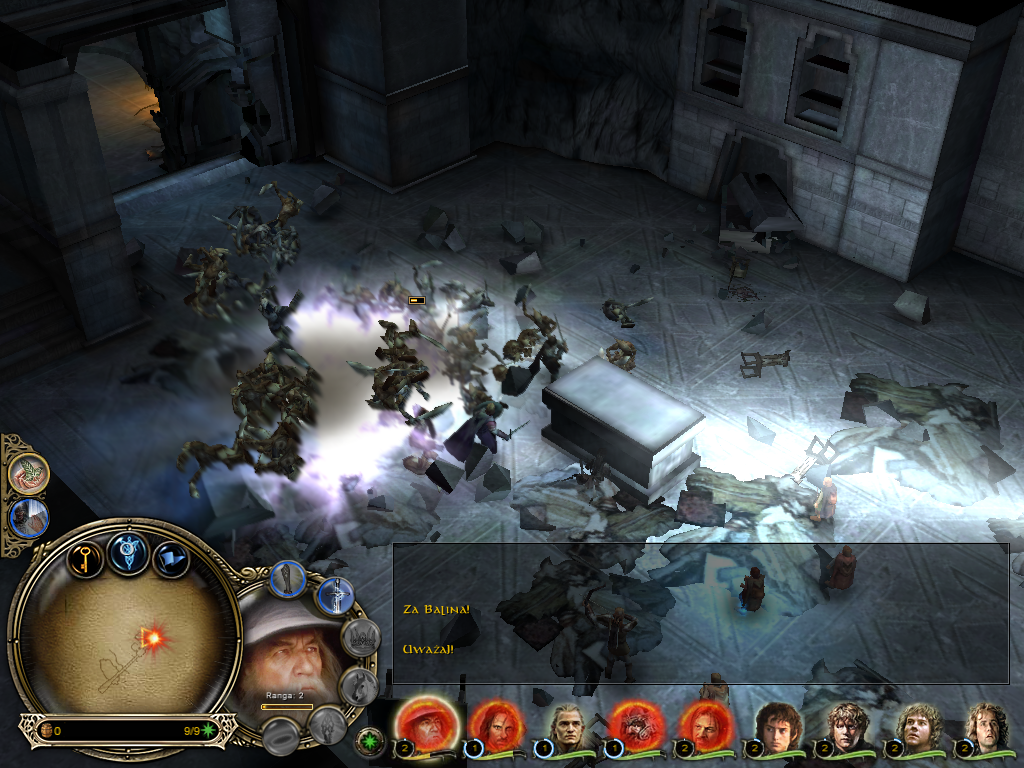The width and height of the screenshot is (1024, 768).
Task: Open the golden key objectives button
Action: click(x=86, y=555)
